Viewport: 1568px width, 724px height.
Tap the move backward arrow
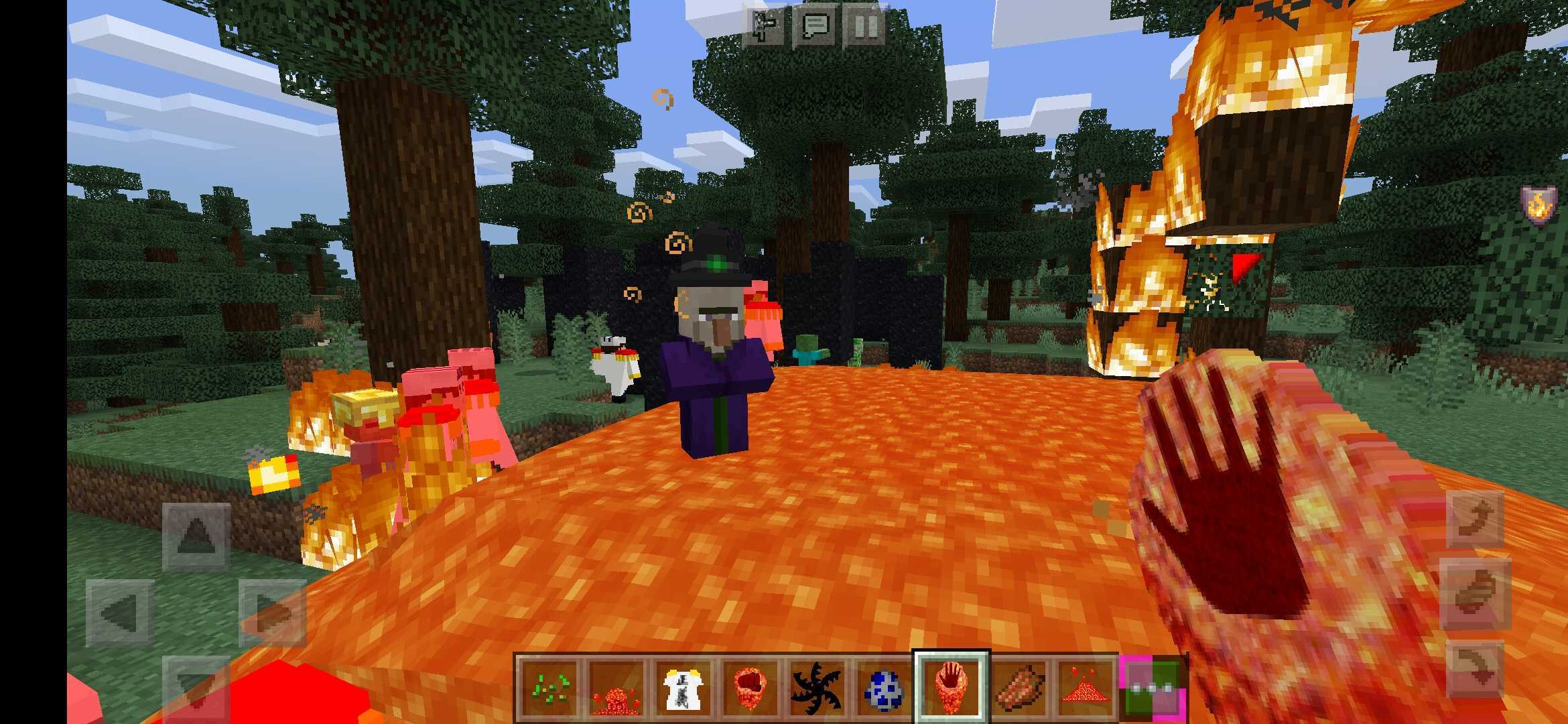pos(196,687)
